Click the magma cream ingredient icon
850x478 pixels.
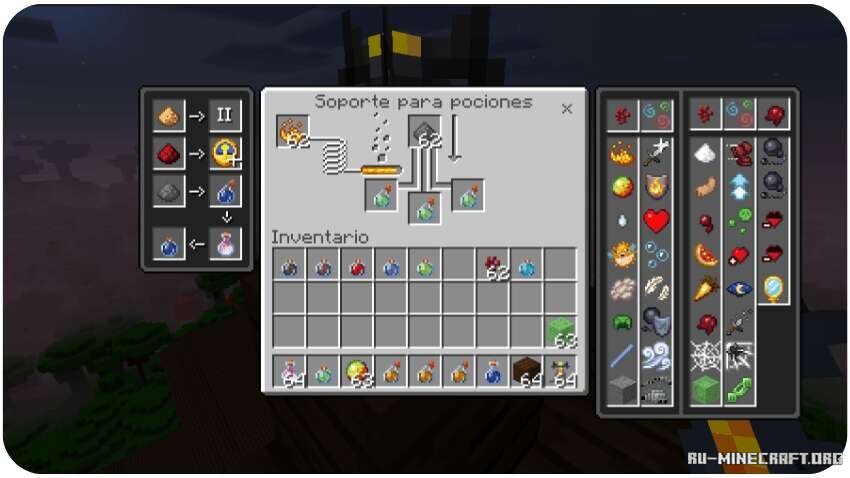coord(622,187)
